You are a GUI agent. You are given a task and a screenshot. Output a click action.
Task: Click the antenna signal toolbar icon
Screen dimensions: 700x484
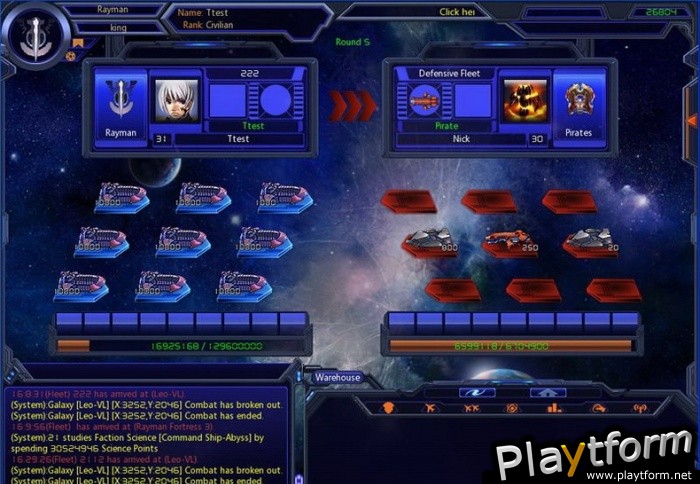click(640, 408)
